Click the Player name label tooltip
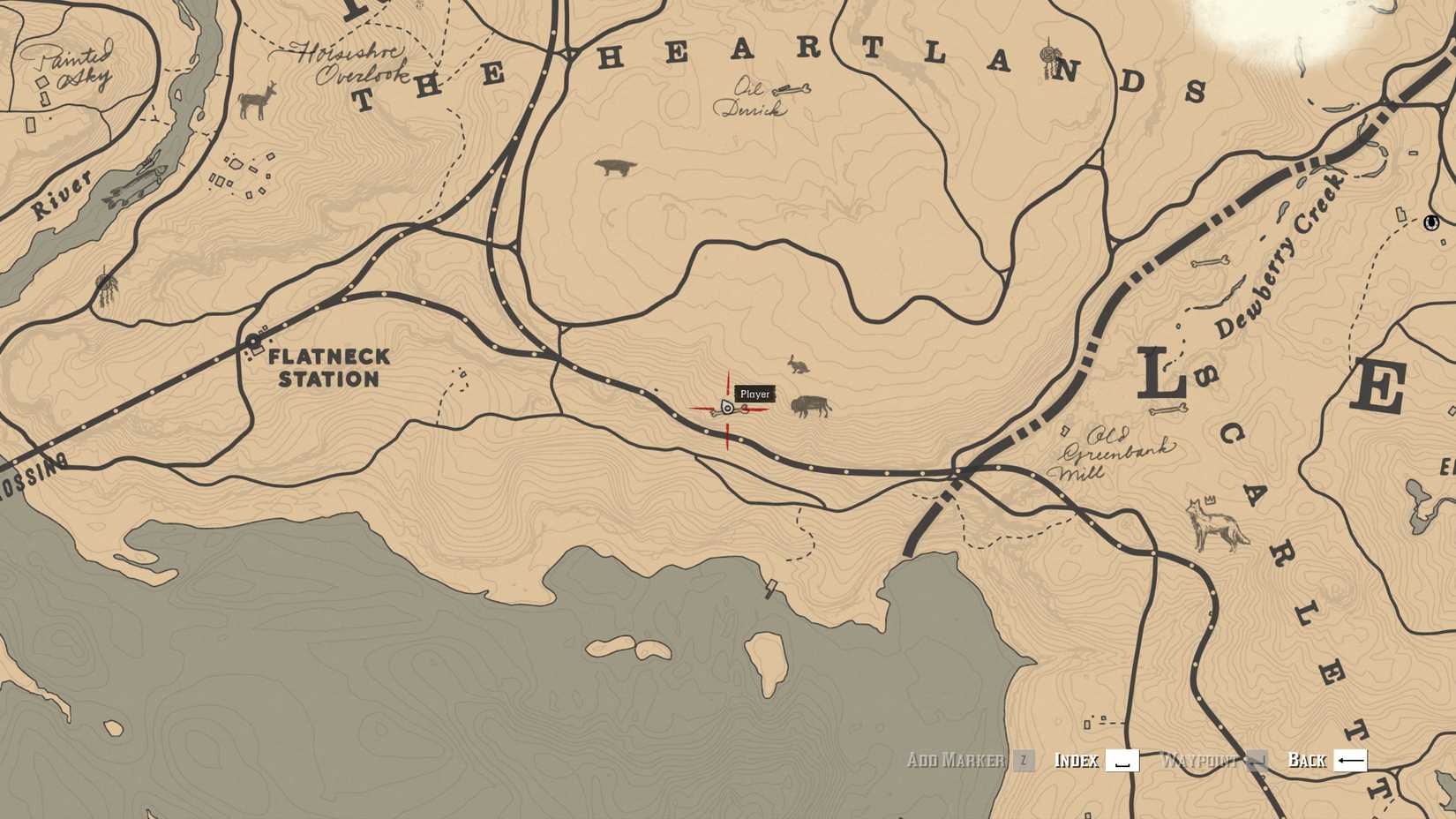Image resolution: width=1456 pixels, height=819 pixels. 754,394
